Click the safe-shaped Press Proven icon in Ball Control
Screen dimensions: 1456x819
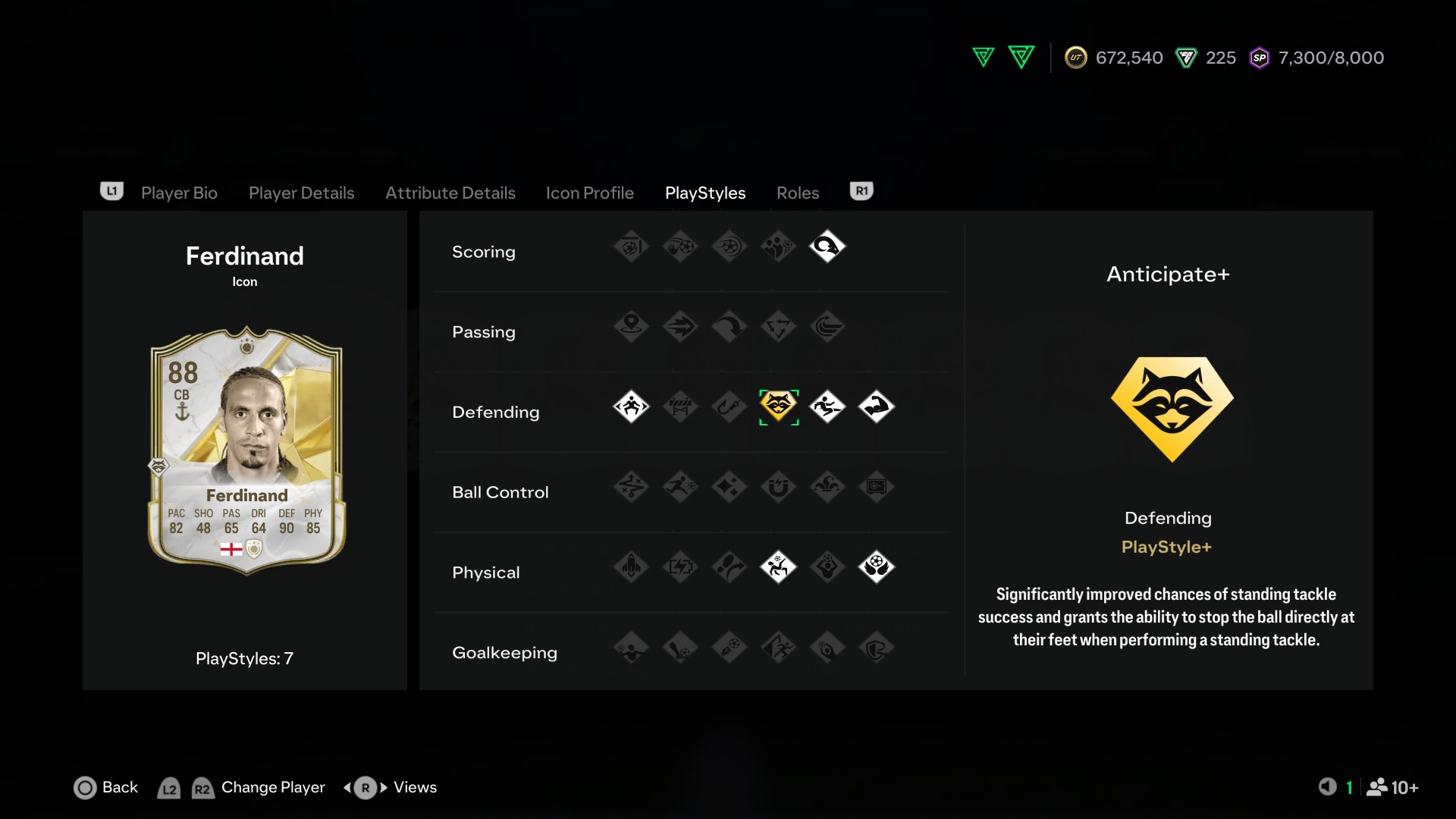[x=876, y=488]
